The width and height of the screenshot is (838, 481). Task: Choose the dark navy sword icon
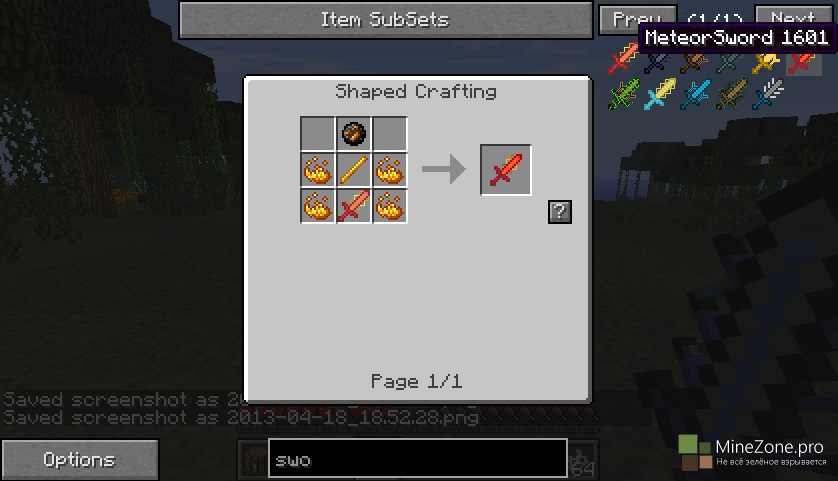659,61
